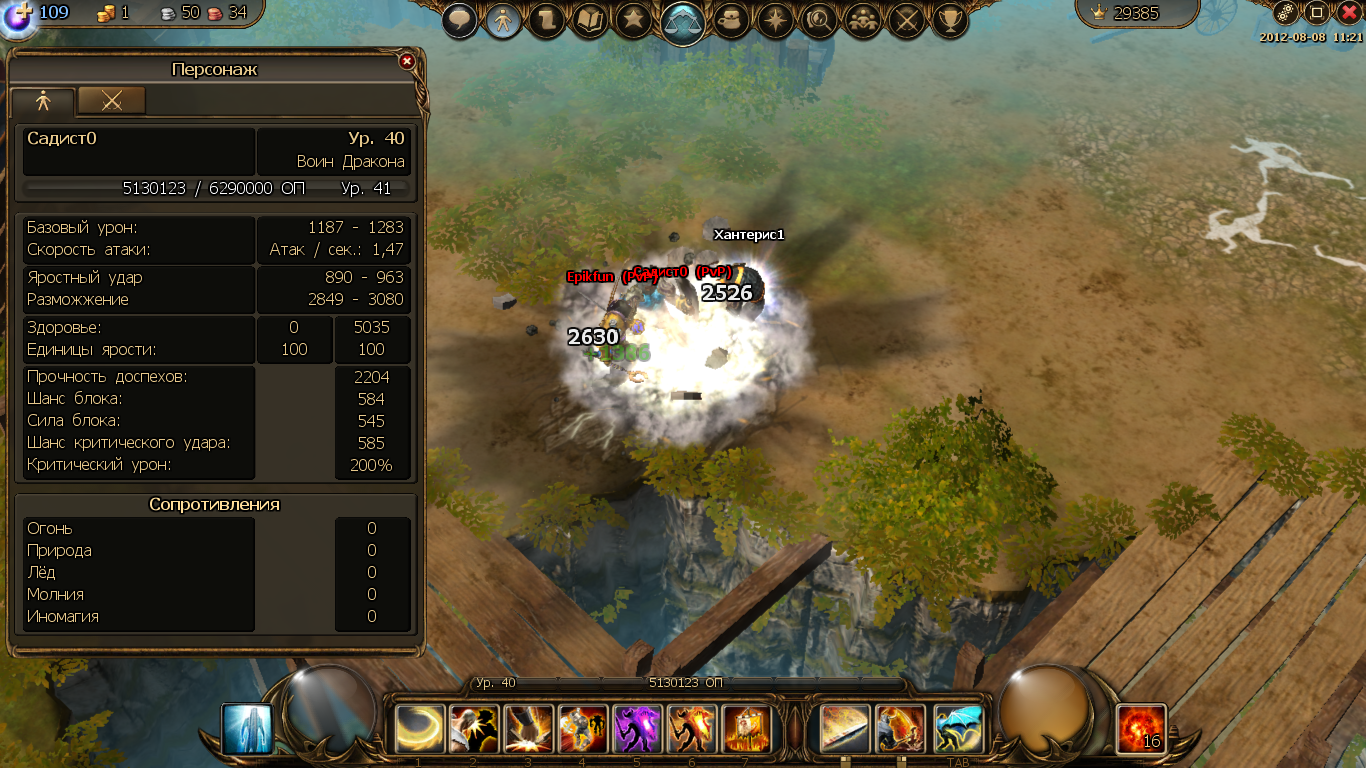The image size is (1366, 768).
Task: Toggle fullscreen with the square button
Action: pyautogui.click(x=1317, y=13)
